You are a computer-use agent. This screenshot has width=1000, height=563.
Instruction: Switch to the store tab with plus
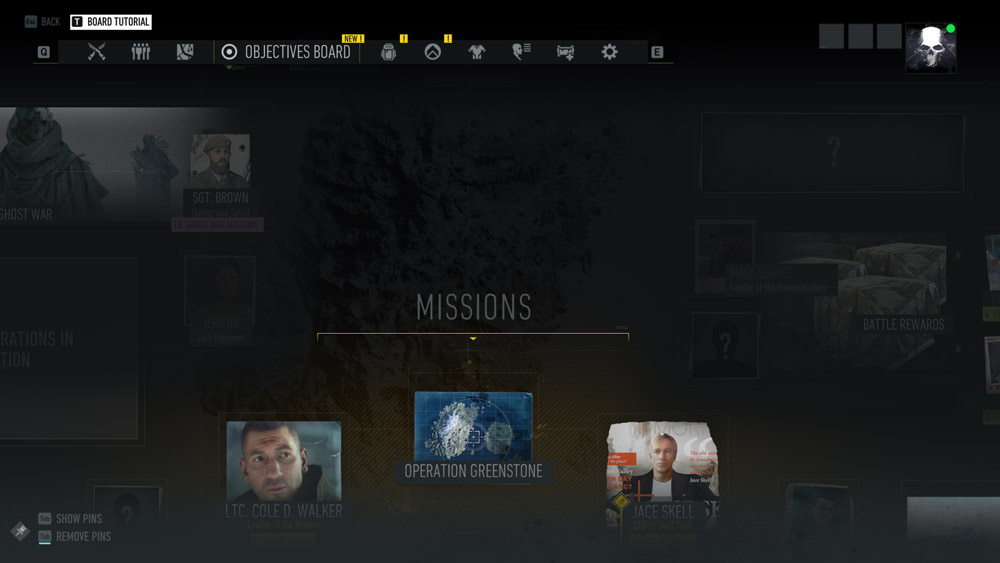[x=565, y=52]
